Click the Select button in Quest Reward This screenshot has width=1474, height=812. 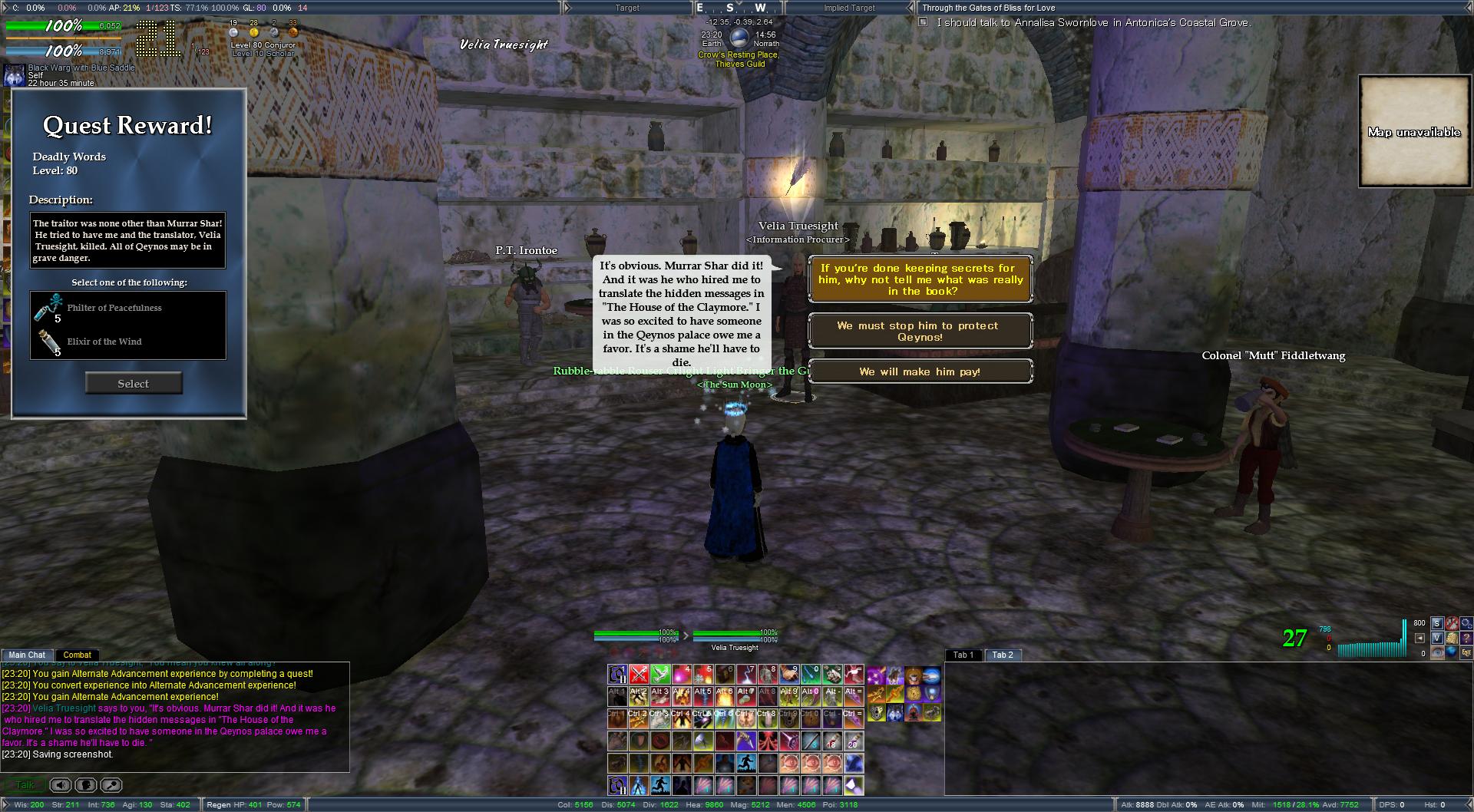(134, 384)
